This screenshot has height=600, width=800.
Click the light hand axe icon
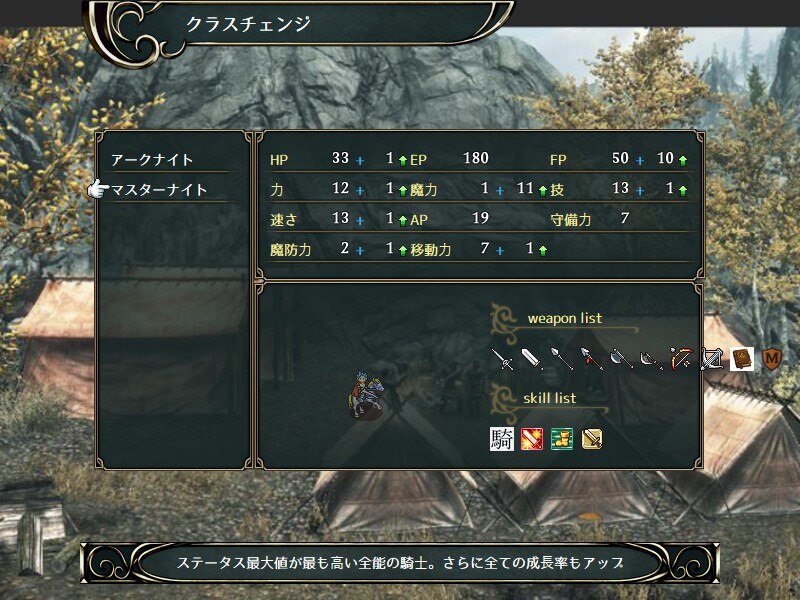click(622, 359)
